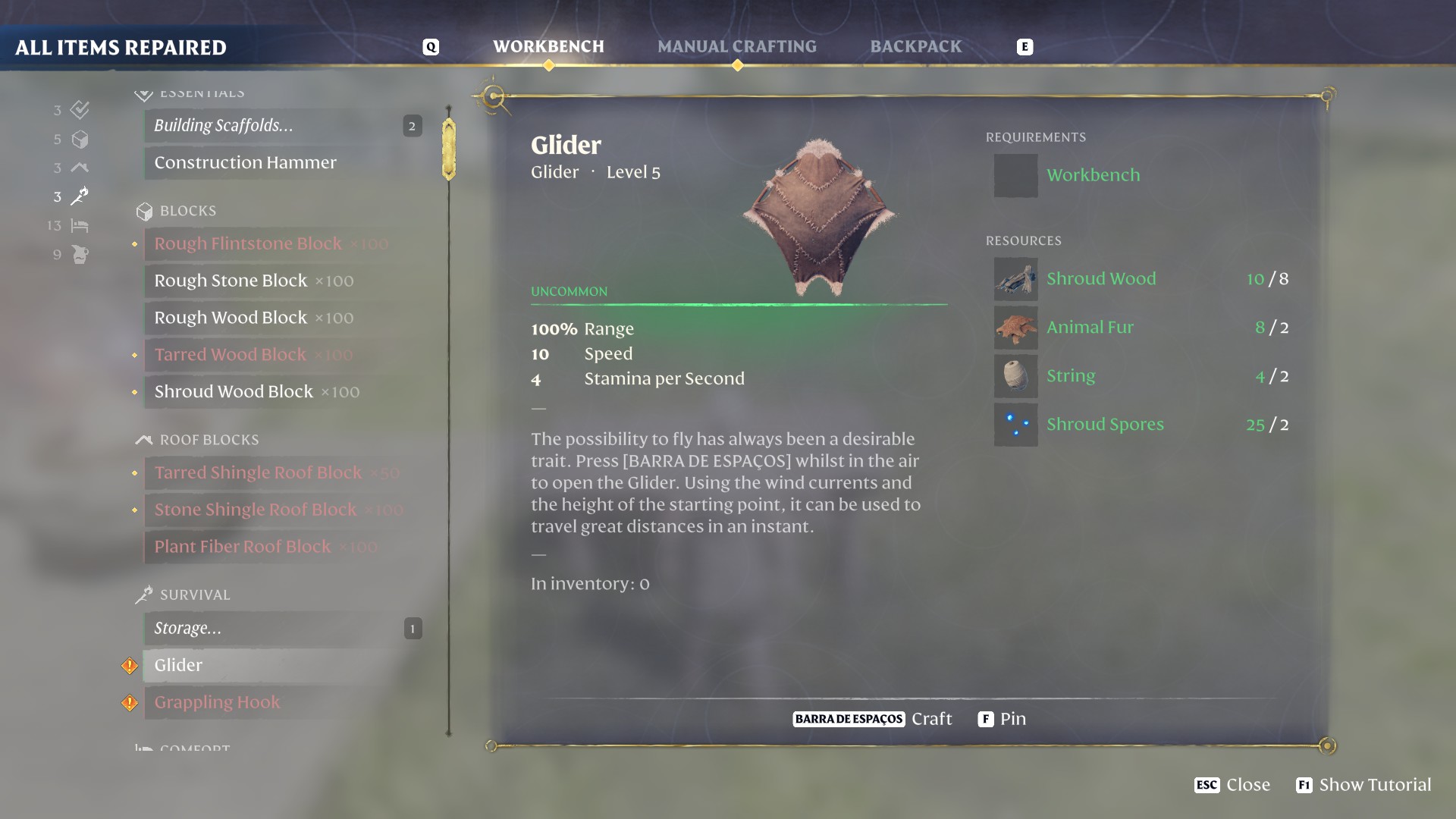The width and height of the screenshot is (1456, 819).
Task: Click the Animal Fur resource icon
Action: point(1016,328)
